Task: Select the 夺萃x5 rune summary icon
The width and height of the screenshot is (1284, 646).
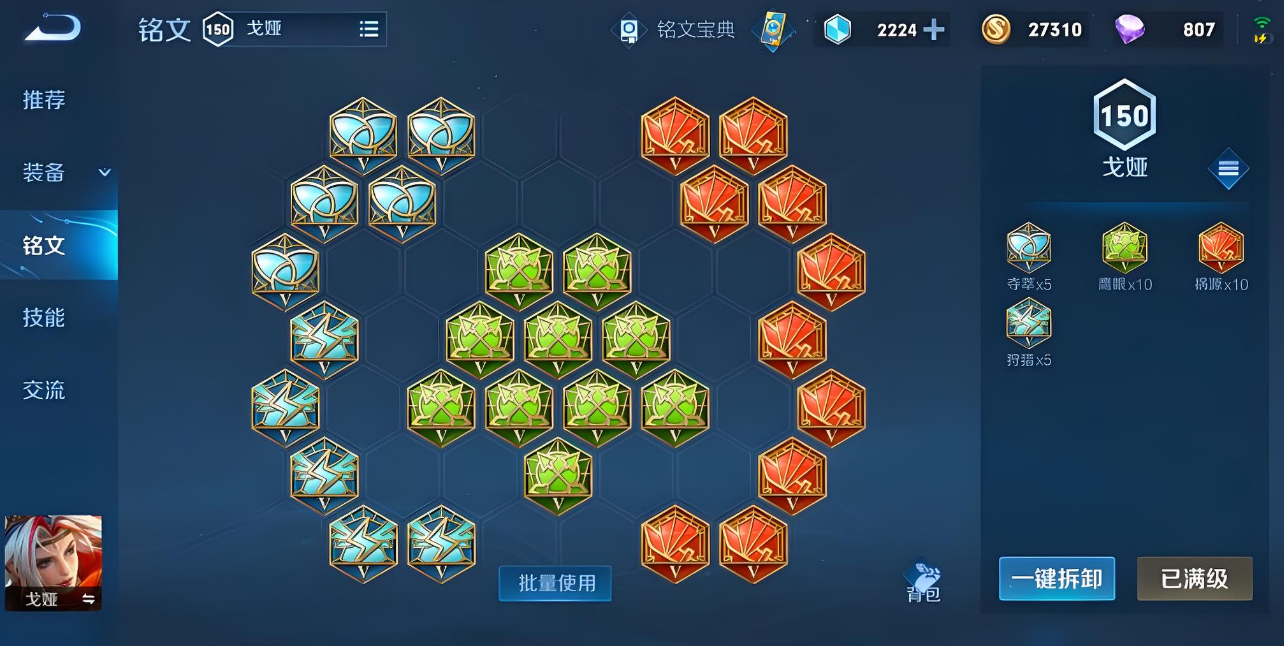Action: pyautogui.click(x=1028, y=248)
